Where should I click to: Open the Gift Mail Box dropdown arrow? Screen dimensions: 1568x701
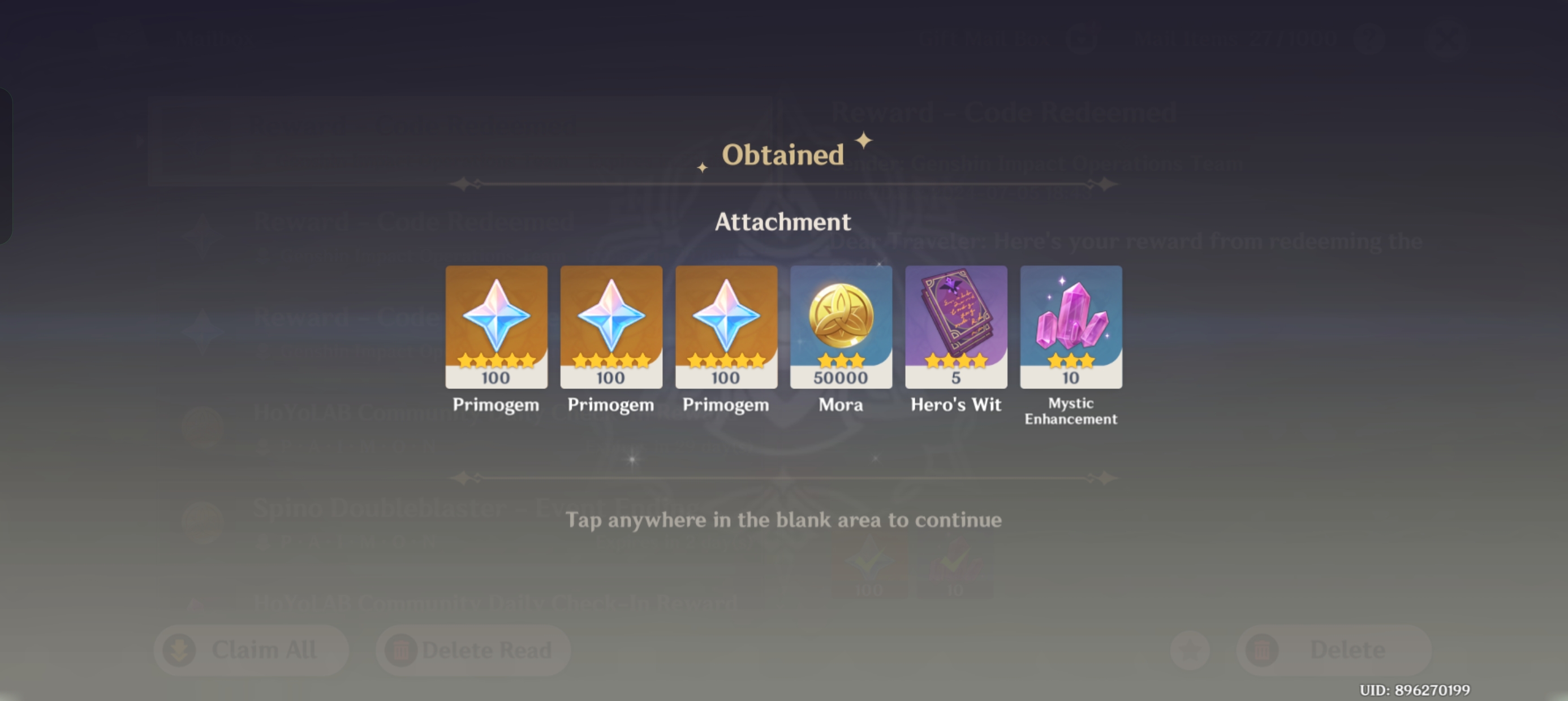1083,38
